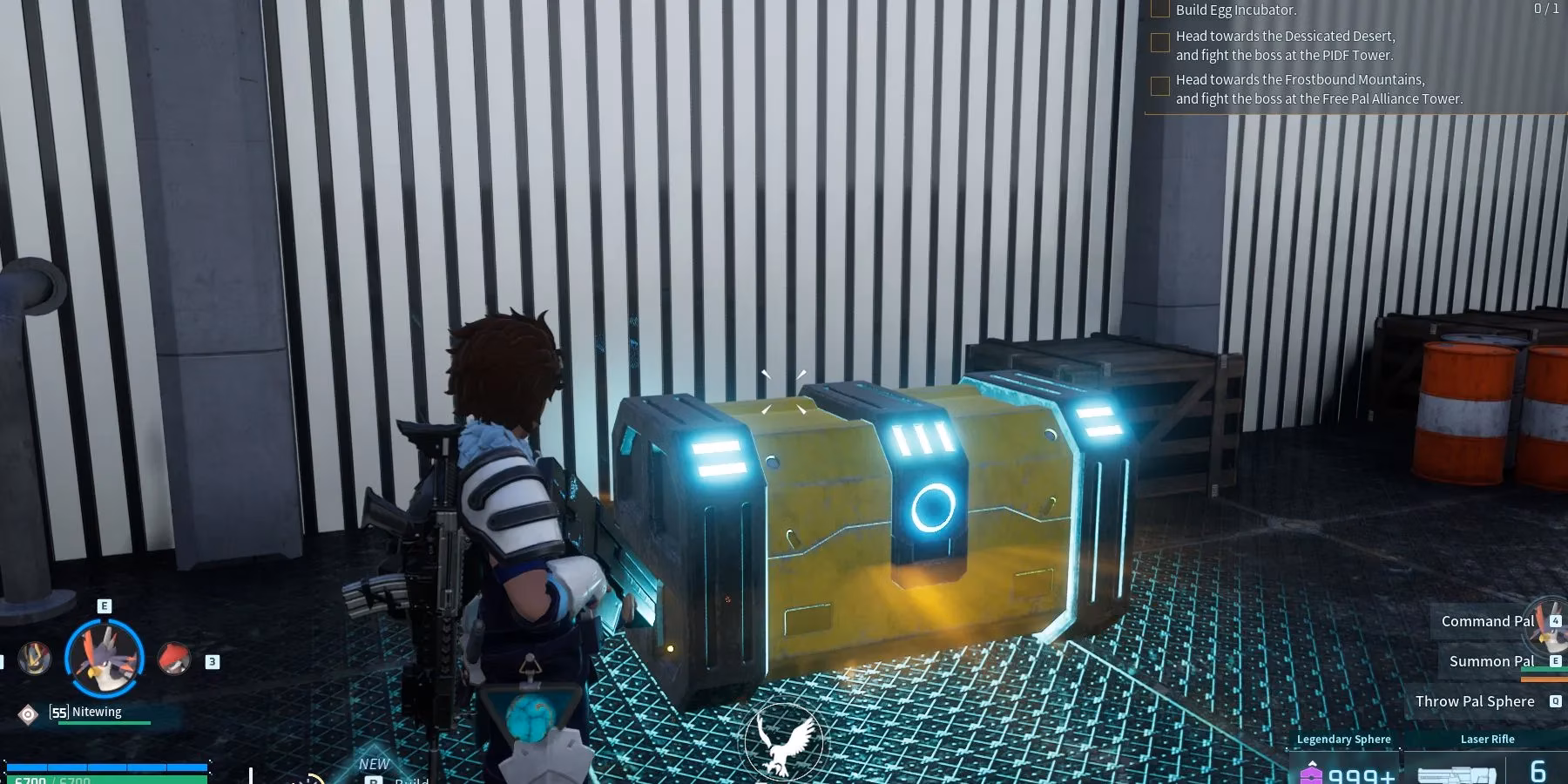The image size is (1568, 784).
Task: Tick the Build Egg Incubator objective checkbox
Action: [x=1160, y=10]
